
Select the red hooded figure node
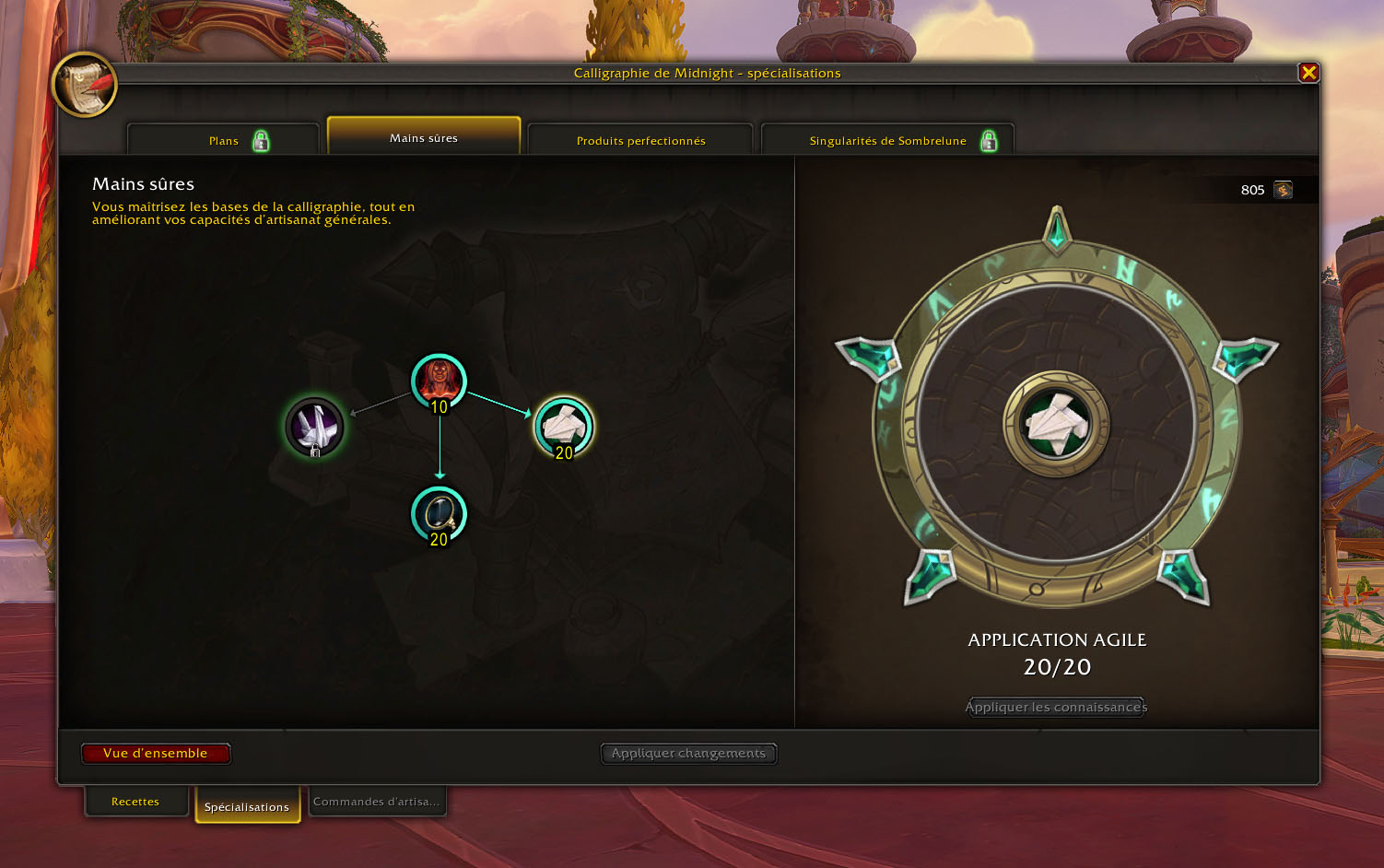tap(439, 381)
